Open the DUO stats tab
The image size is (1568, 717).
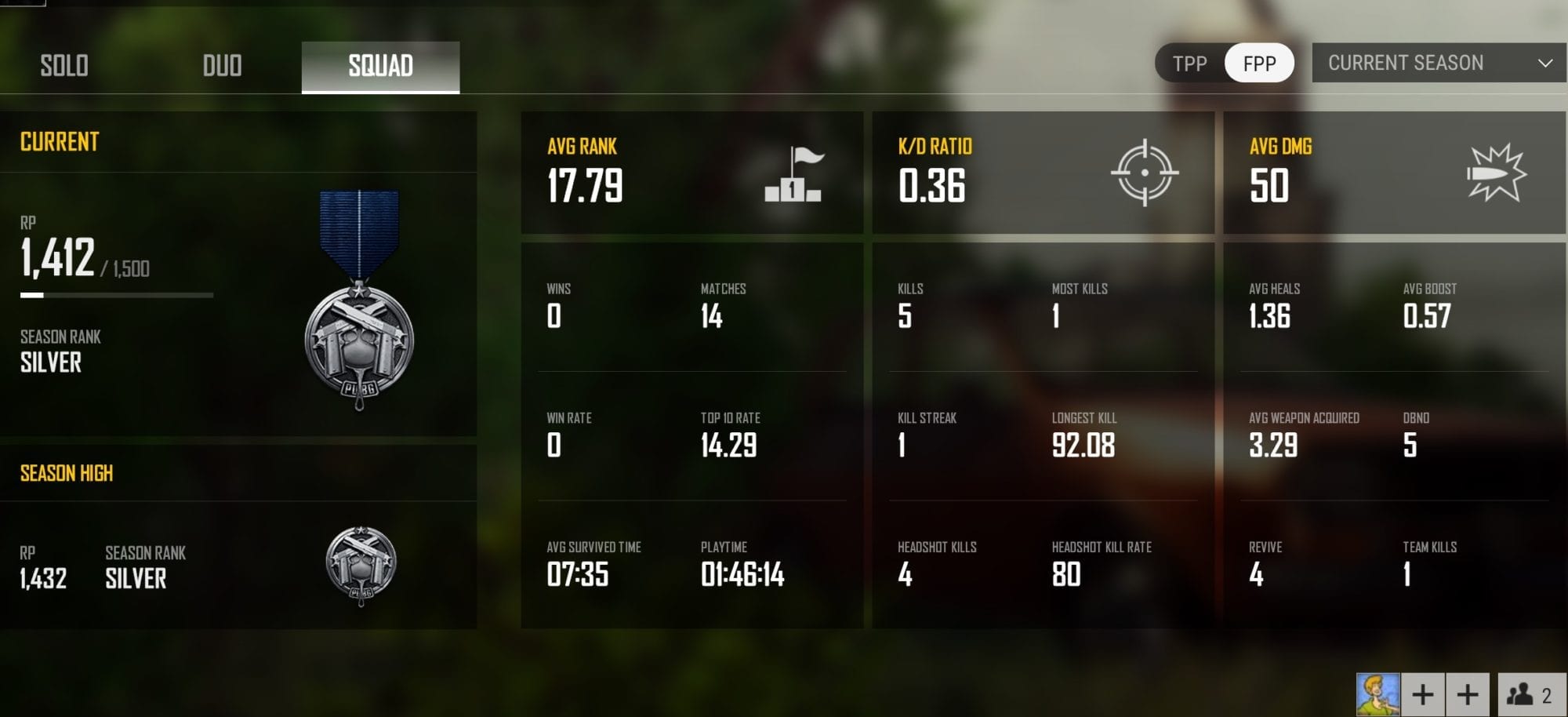coord(223,67)
